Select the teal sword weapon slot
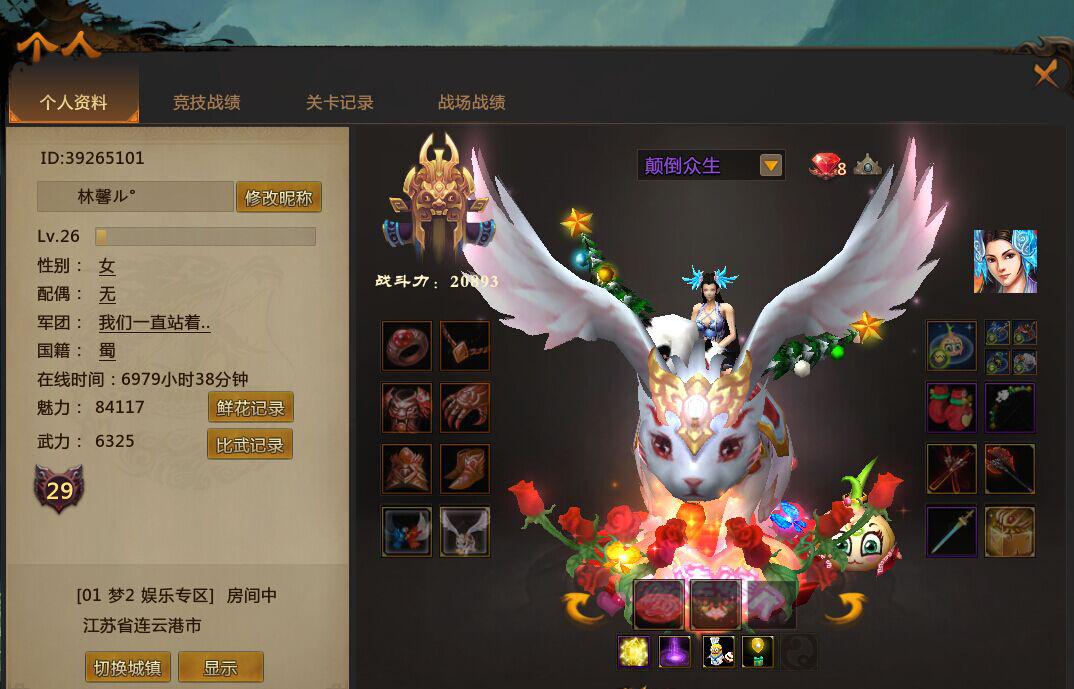1074x689 pixels. 951,531
